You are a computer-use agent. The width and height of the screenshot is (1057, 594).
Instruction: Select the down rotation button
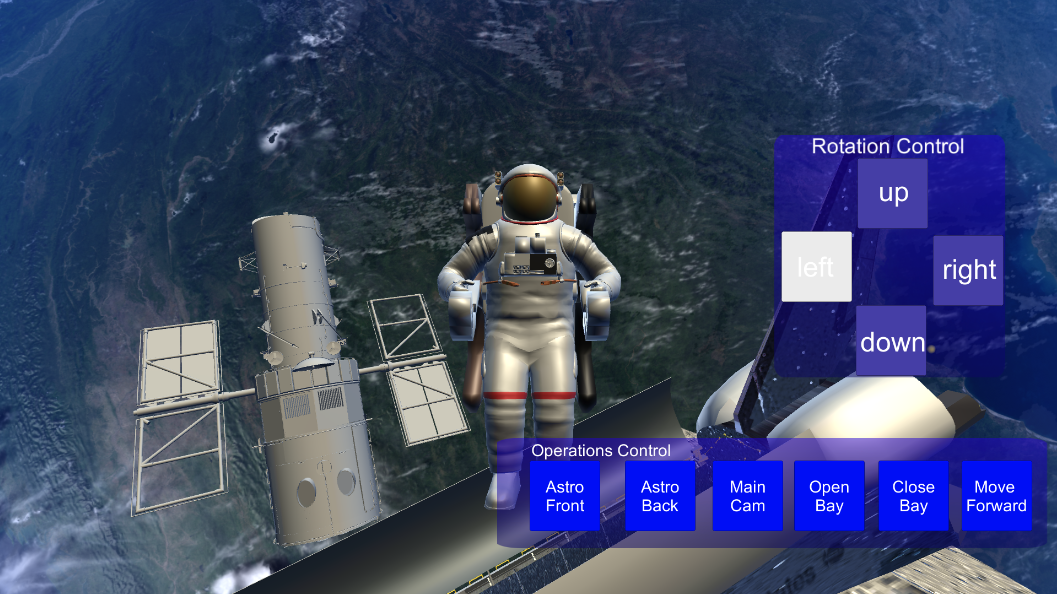891,341
